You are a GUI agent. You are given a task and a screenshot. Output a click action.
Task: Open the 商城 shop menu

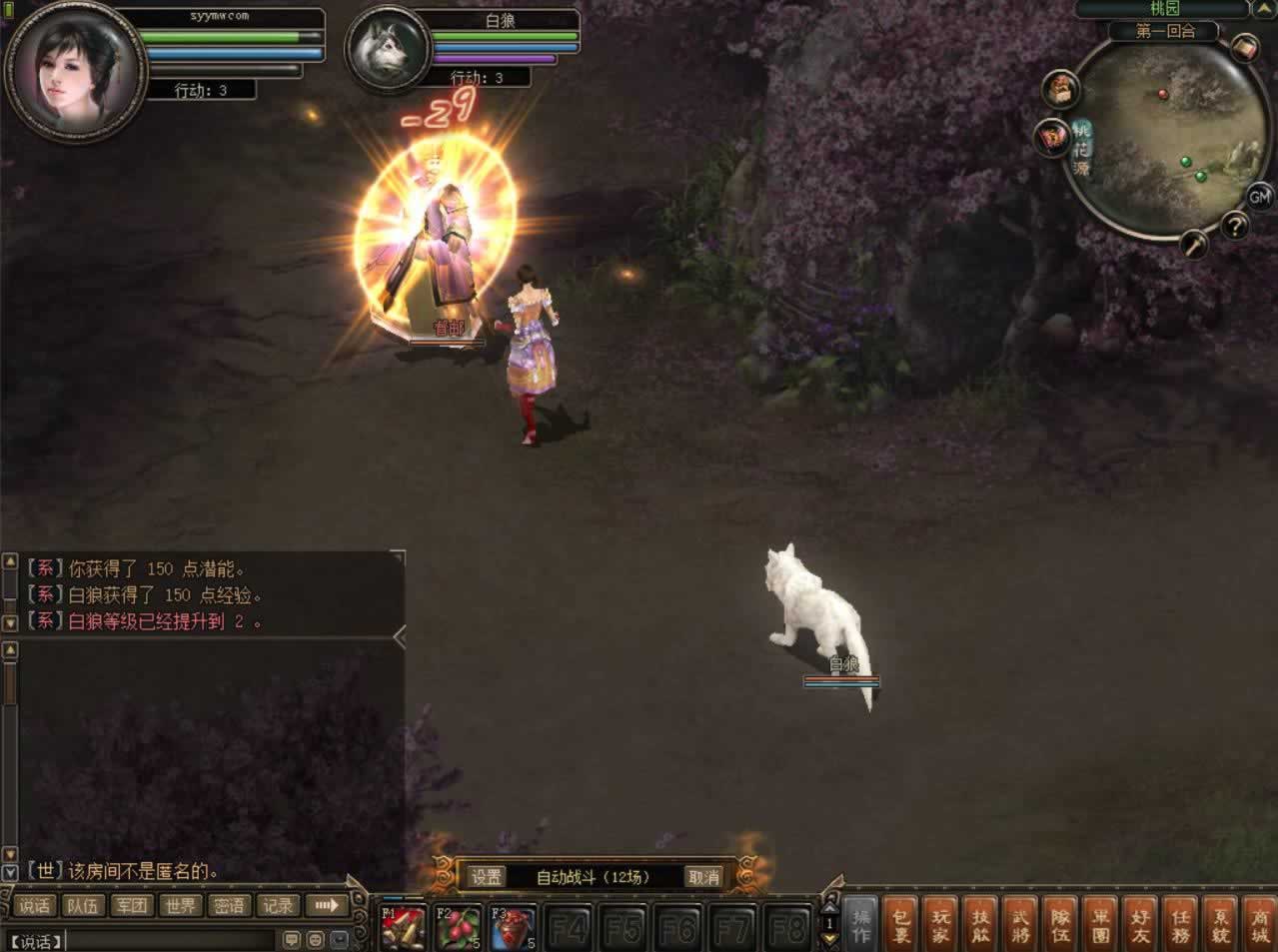[1259, 924]
